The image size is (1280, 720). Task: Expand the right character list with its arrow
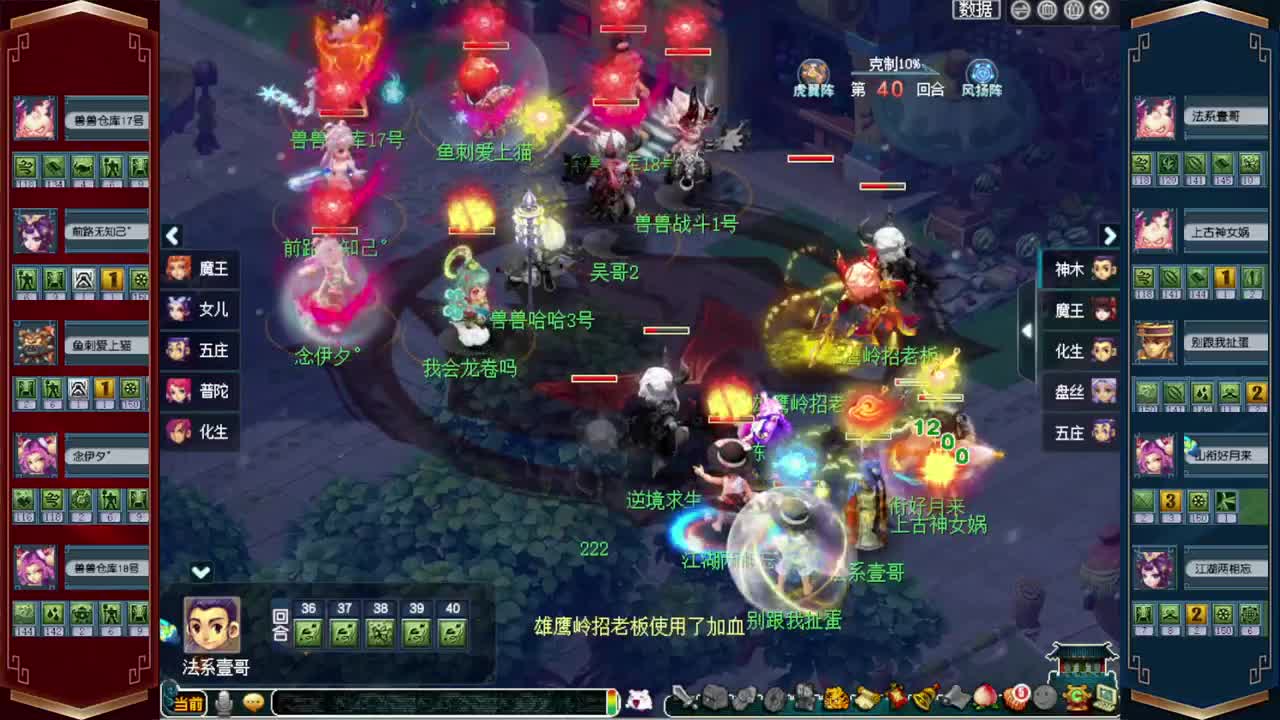click(x=1110, y=235)
